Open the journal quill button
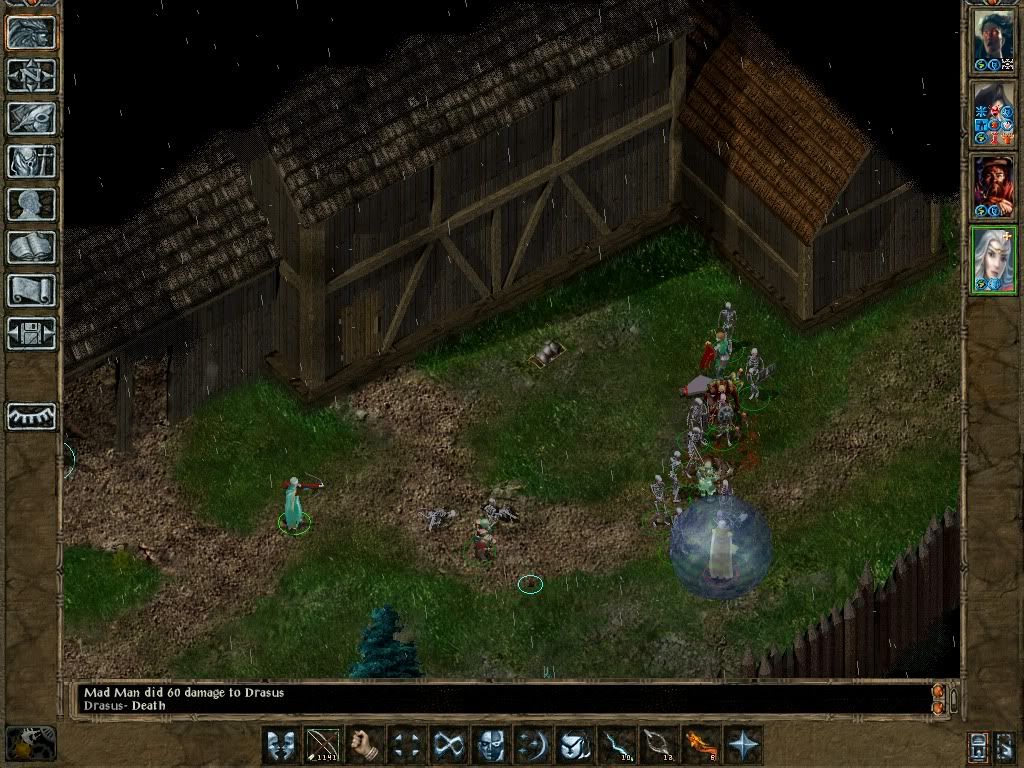 [32, 118]
